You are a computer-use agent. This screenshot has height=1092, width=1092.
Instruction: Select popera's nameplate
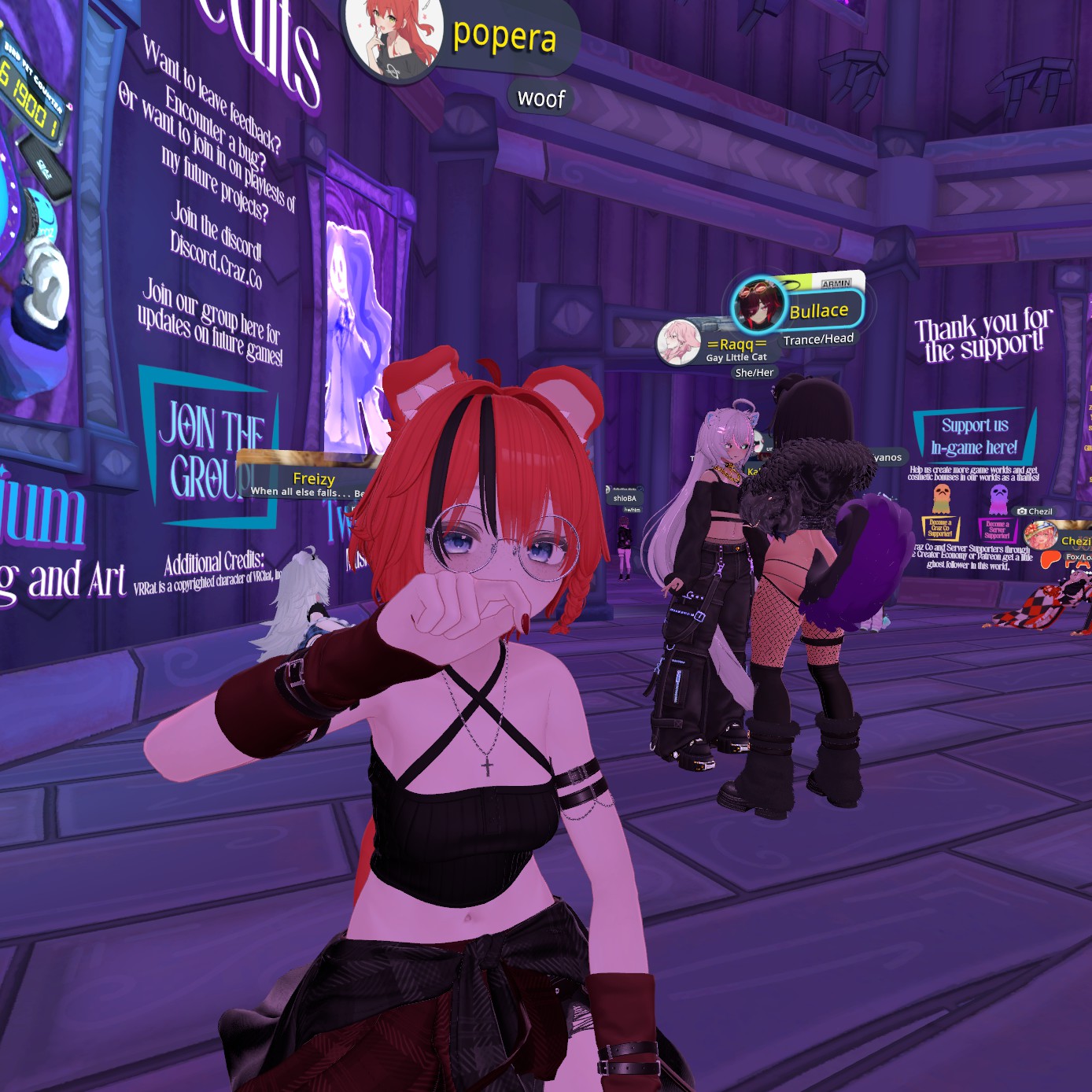pos(505,36)
